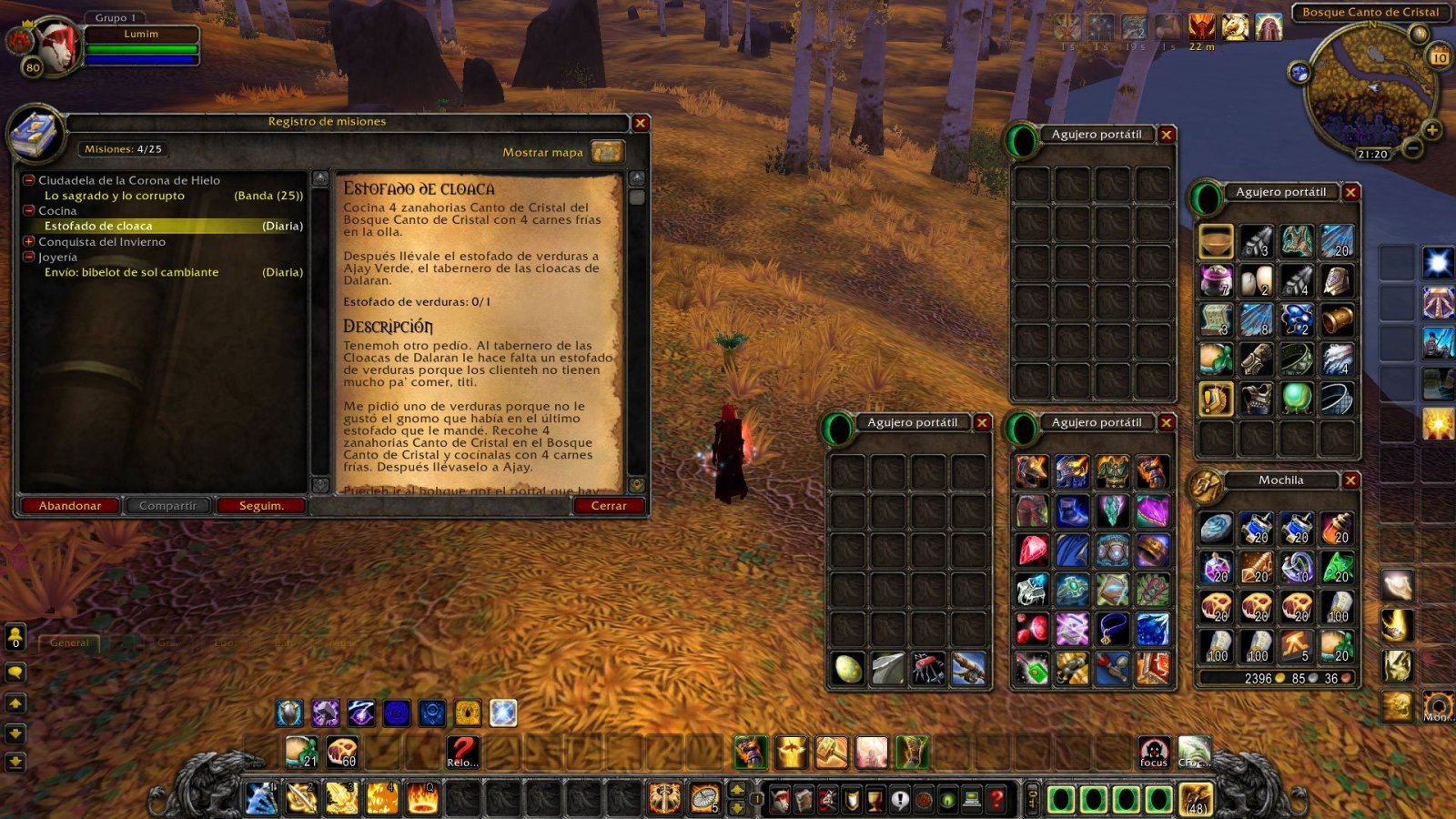
Task: Click the LFG eye icon in the micro menu
Action: click(946, 799)
